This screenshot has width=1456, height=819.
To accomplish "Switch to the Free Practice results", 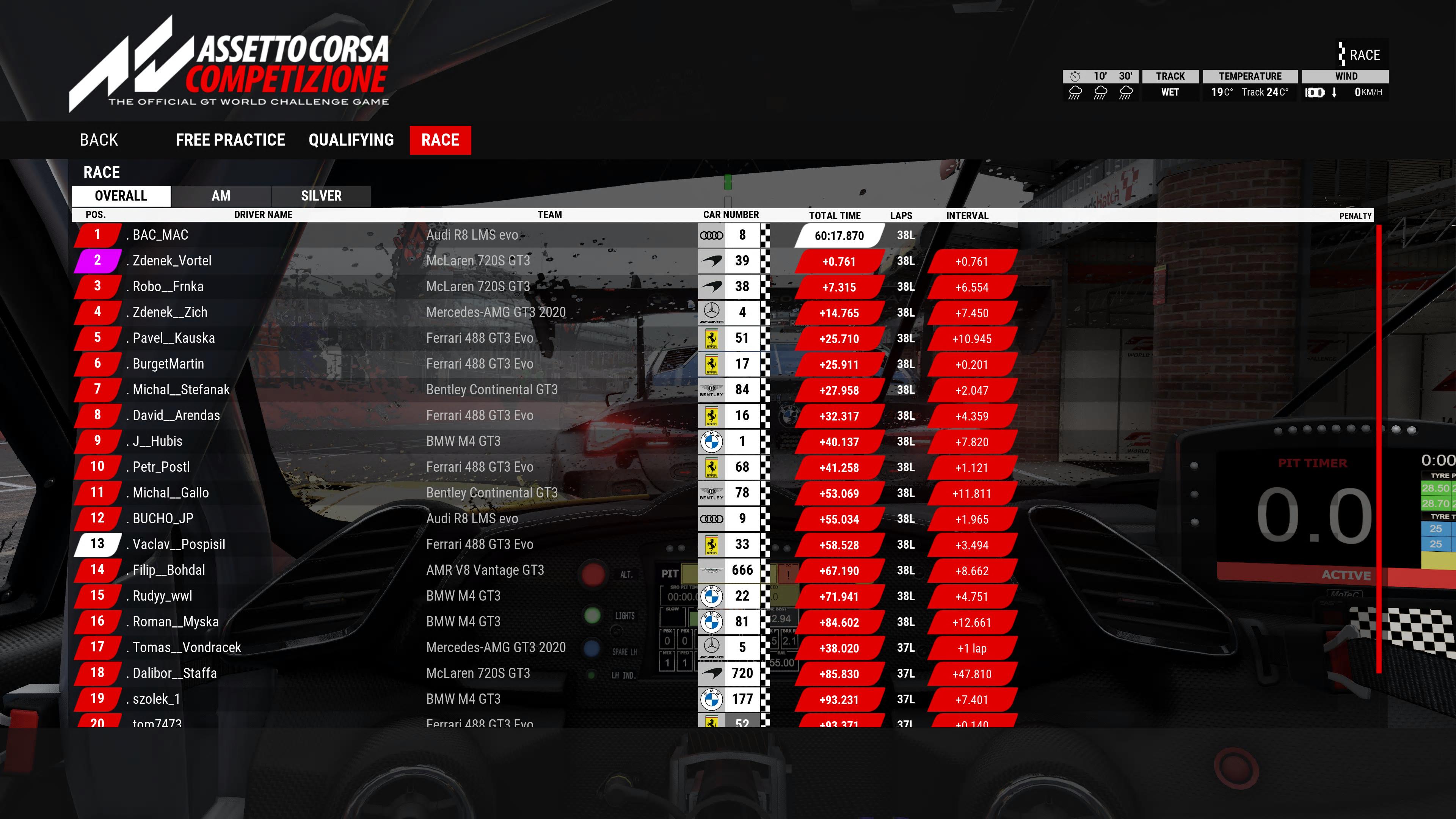I will point(230,140).
